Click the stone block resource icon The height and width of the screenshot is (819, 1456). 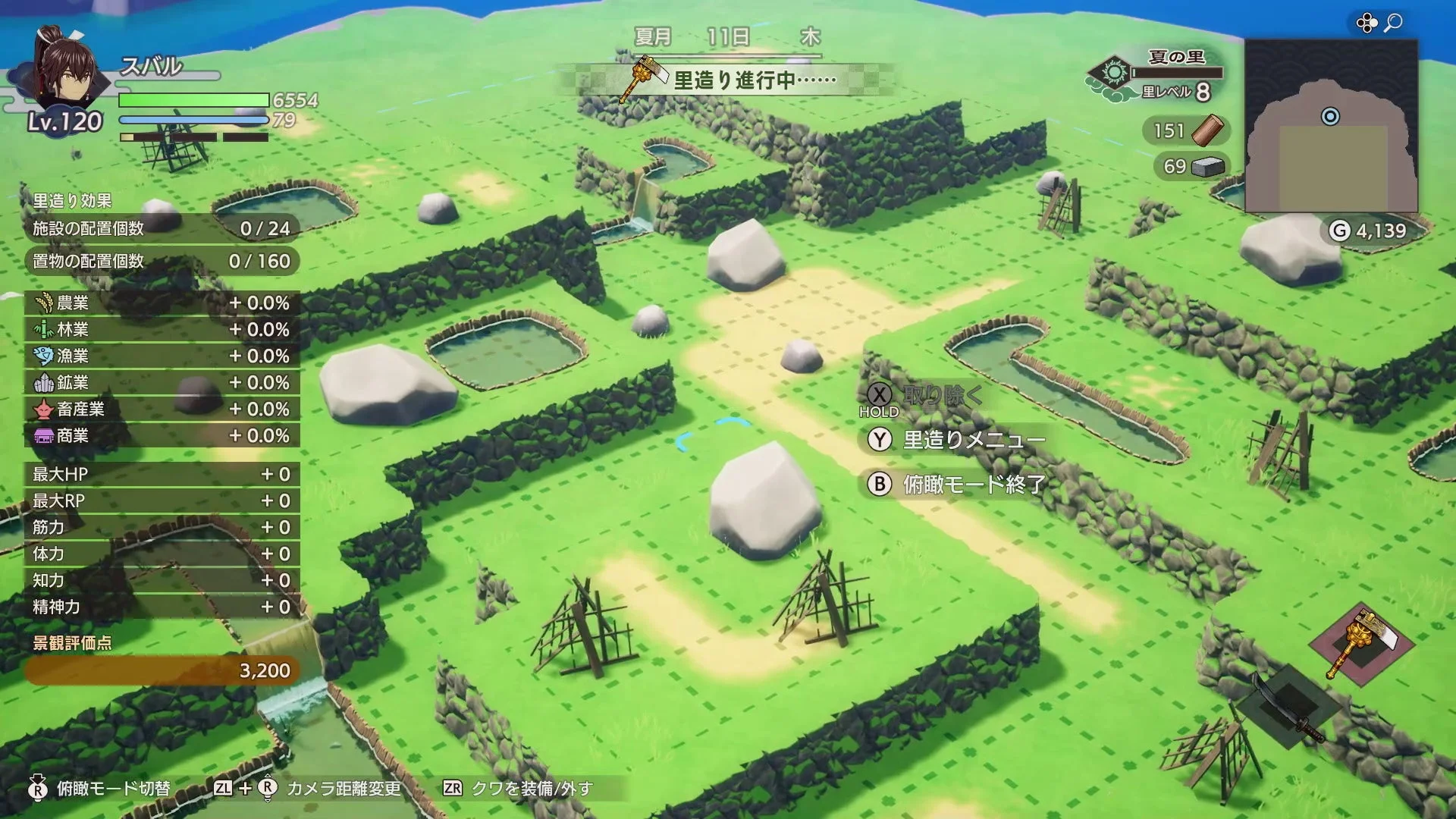1208,166
